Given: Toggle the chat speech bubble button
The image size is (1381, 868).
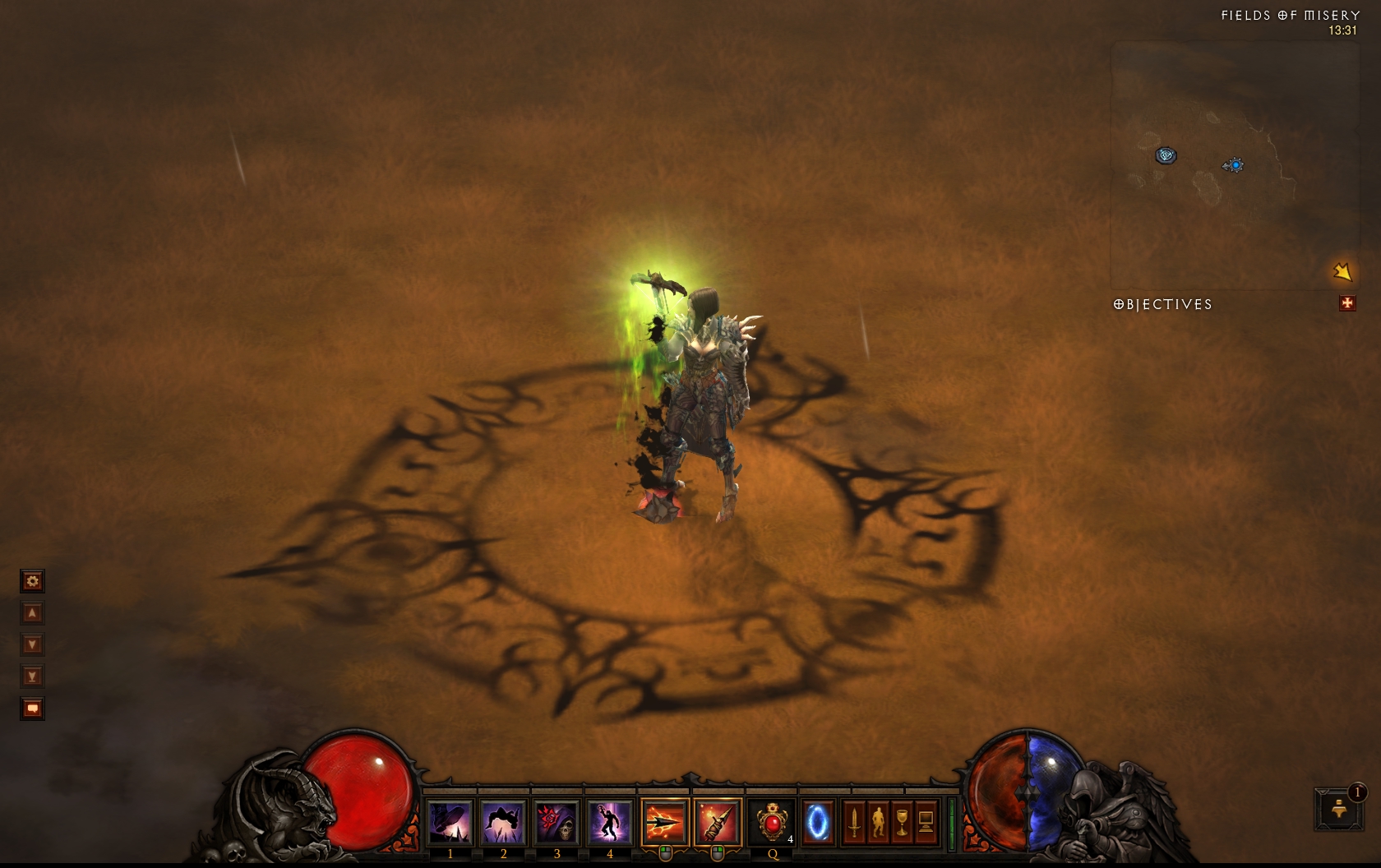Looking at the screenshot, I should click(32, 709).
